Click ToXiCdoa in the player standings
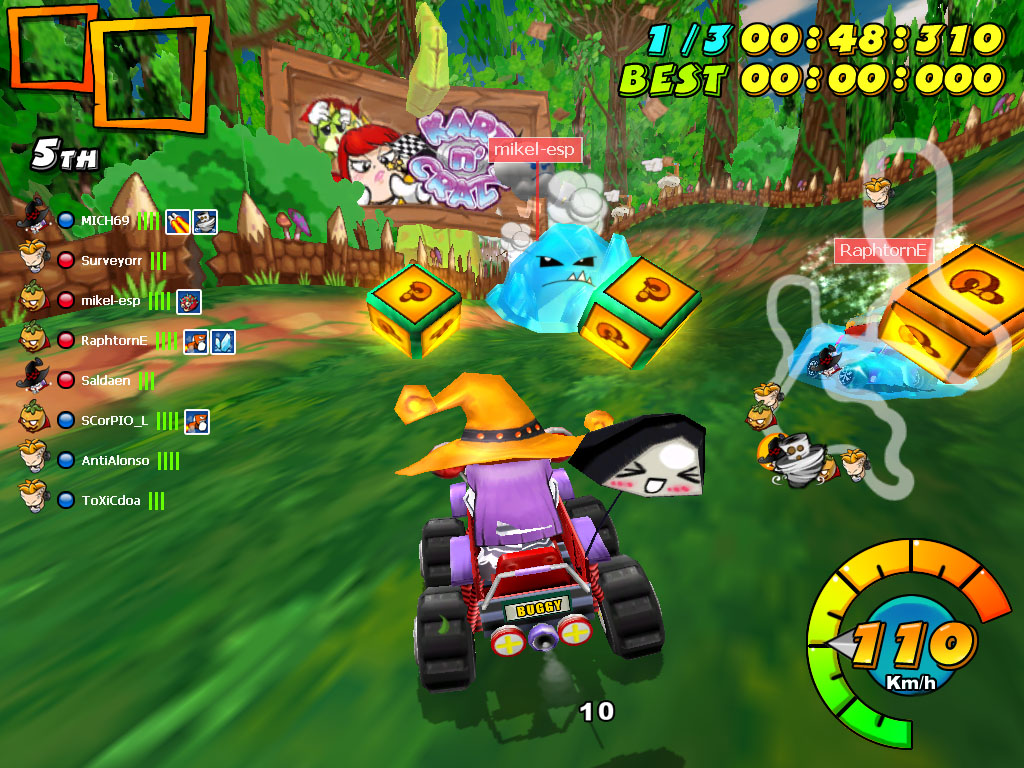Screen dimensions: 1024x768 (110, 500)
